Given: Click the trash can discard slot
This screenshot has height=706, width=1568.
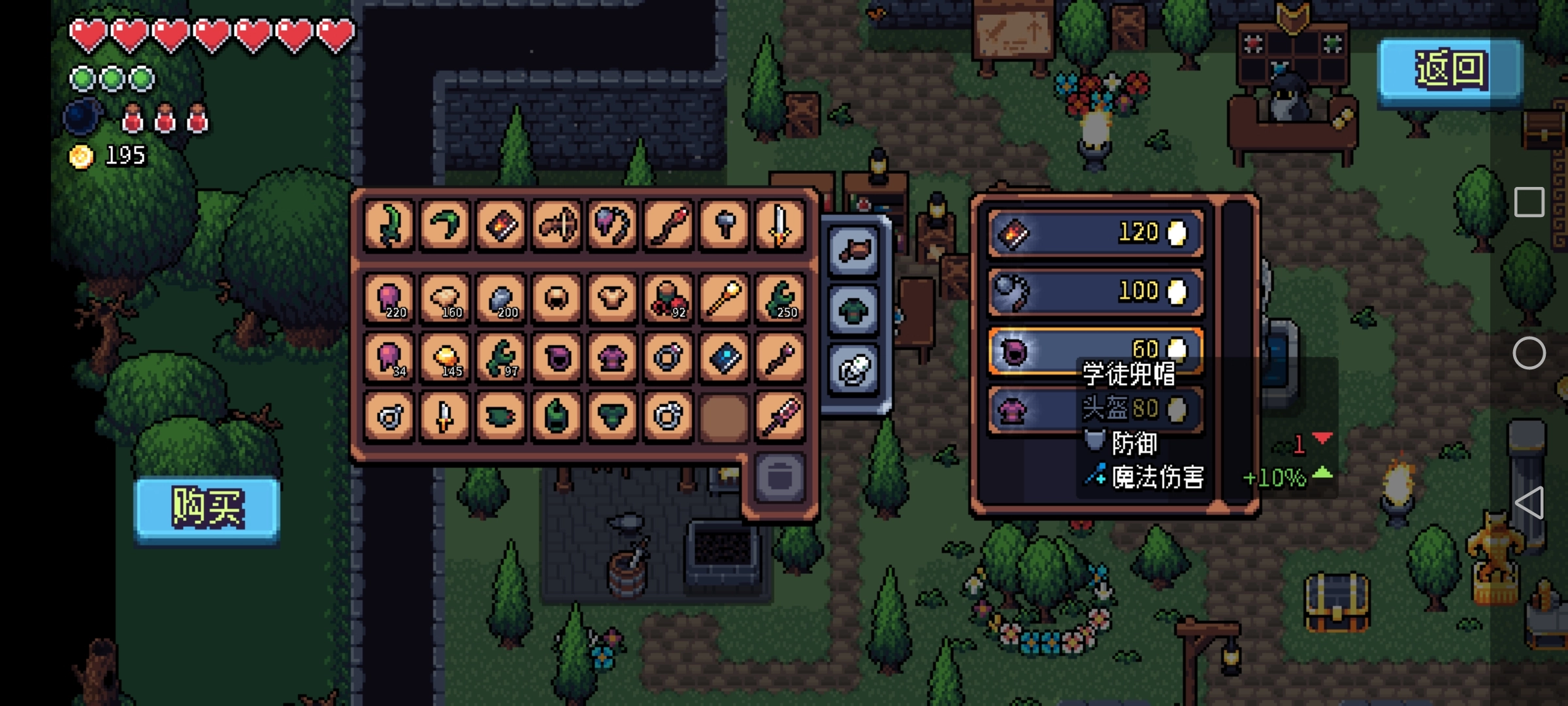Looking at the screenshot, I should pos(779,477).
